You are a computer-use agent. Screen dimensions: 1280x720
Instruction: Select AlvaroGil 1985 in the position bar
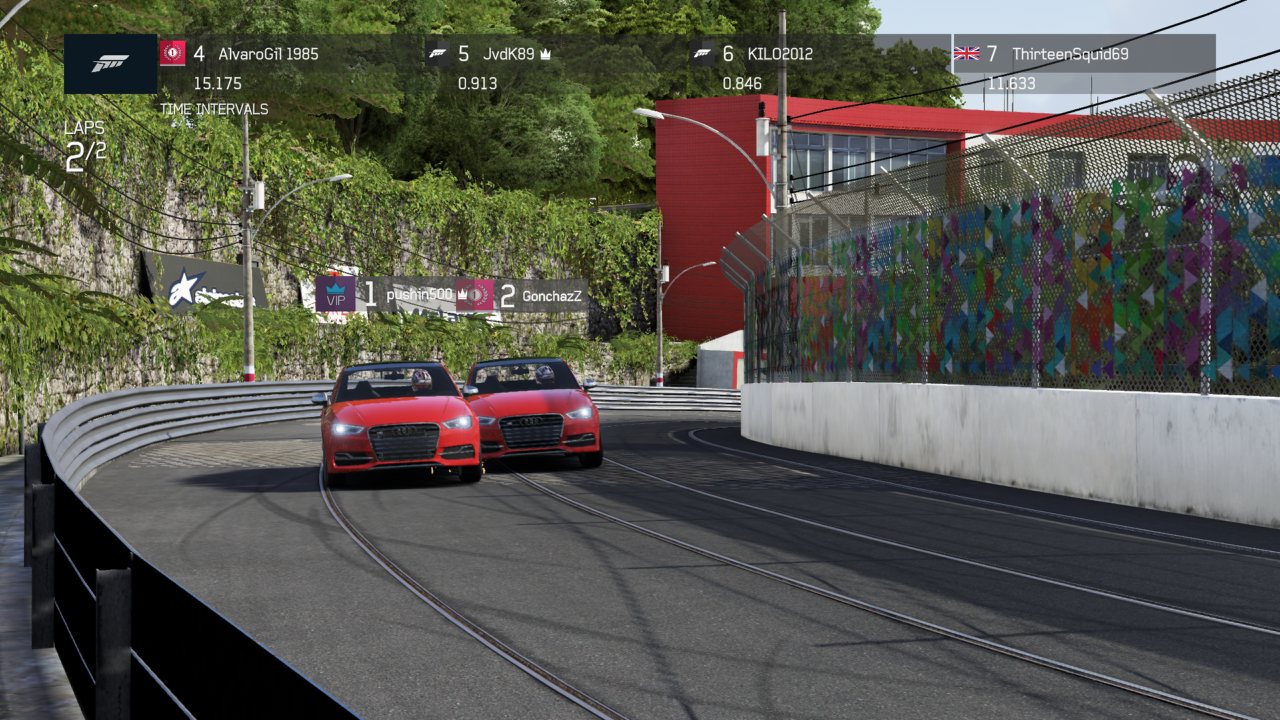coord(268,54)
